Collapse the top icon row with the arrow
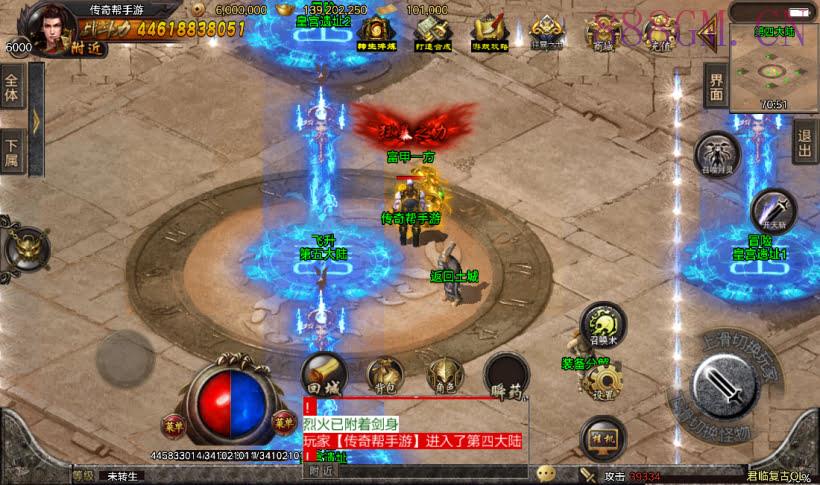The width and height of the screenshot is (820, 485). click(x=710, y=35)
